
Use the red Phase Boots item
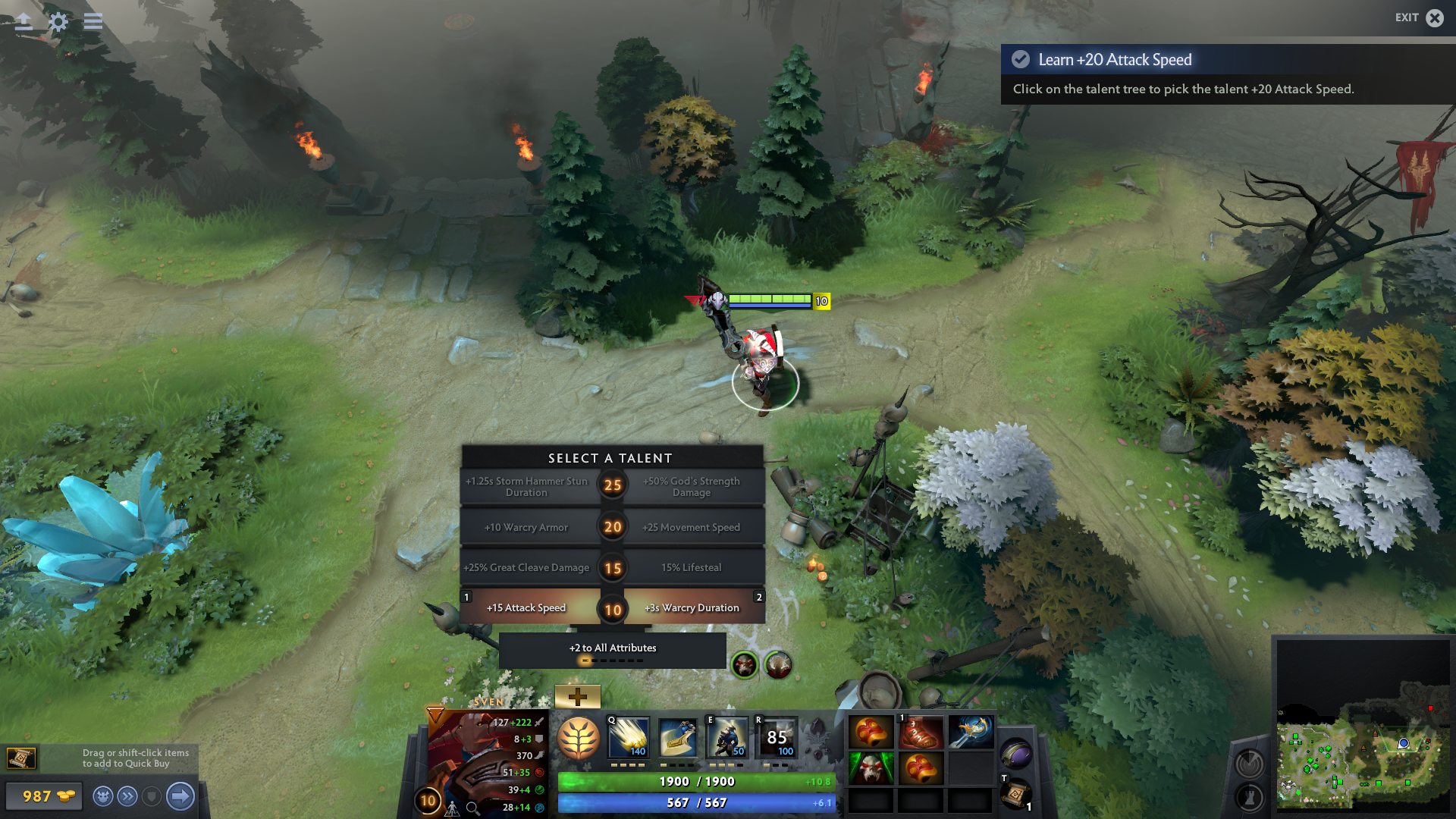coord(920,733)
